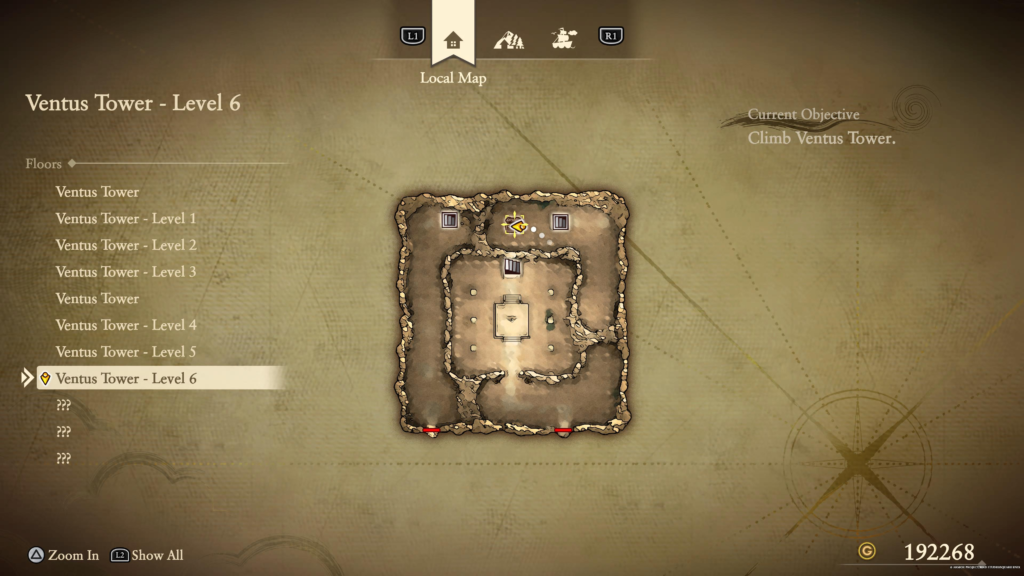Switch to the mountain region map tab
The width and height of the screenshot is (1024, 576).
coord(509,39)
